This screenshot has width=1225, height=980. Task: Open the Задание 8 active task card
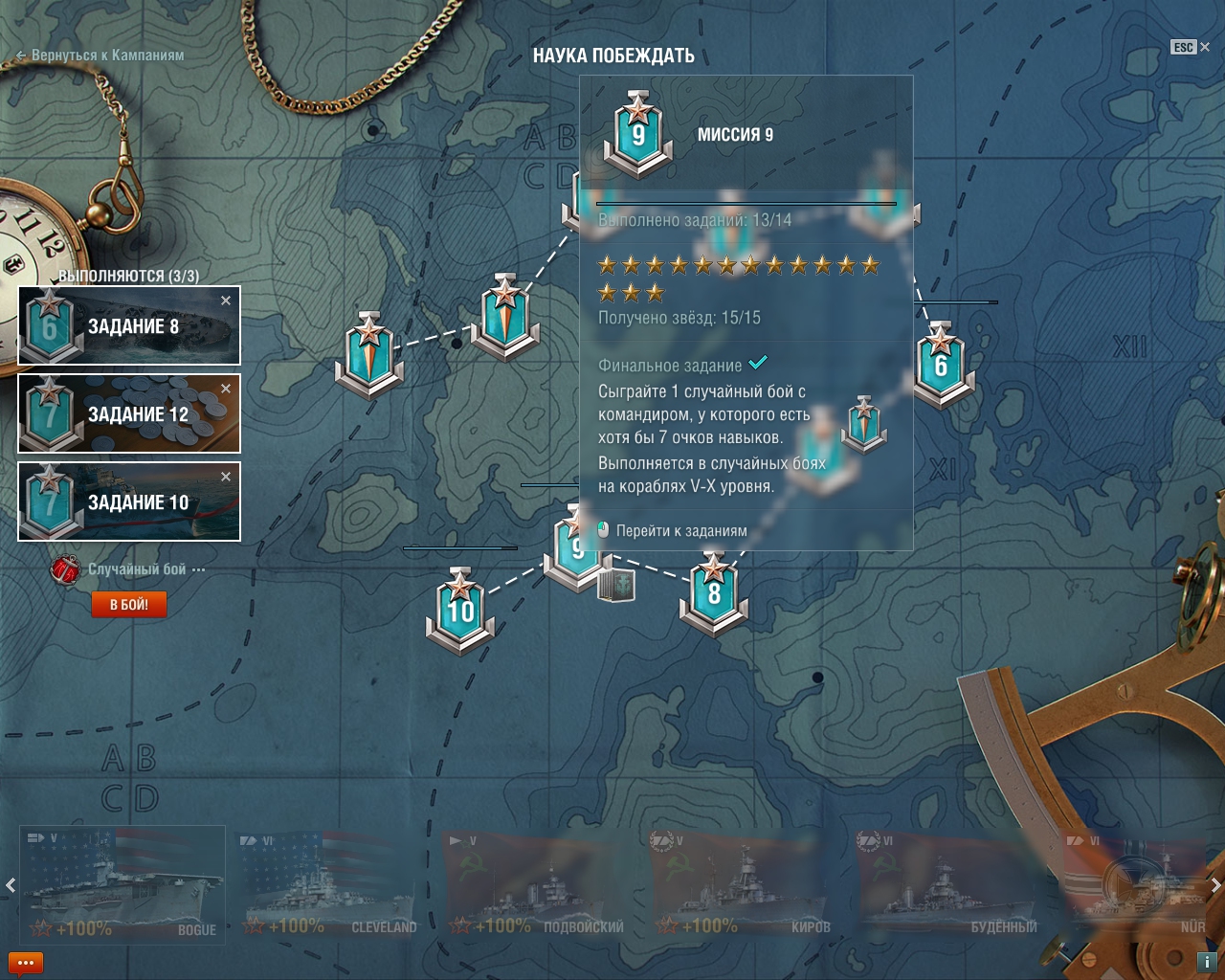point(129,326)
